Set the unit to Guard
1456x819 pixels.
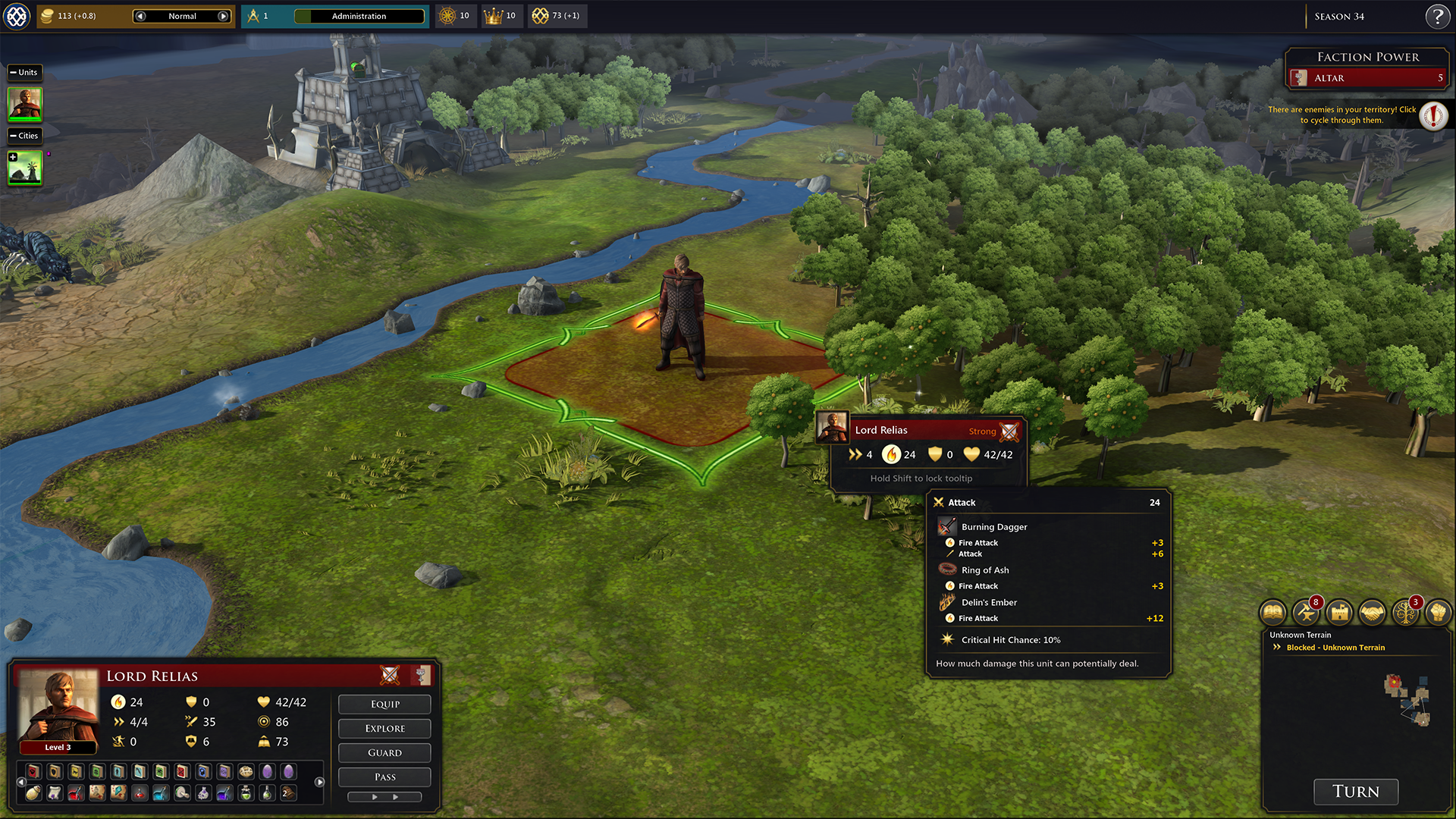[384, 752]
